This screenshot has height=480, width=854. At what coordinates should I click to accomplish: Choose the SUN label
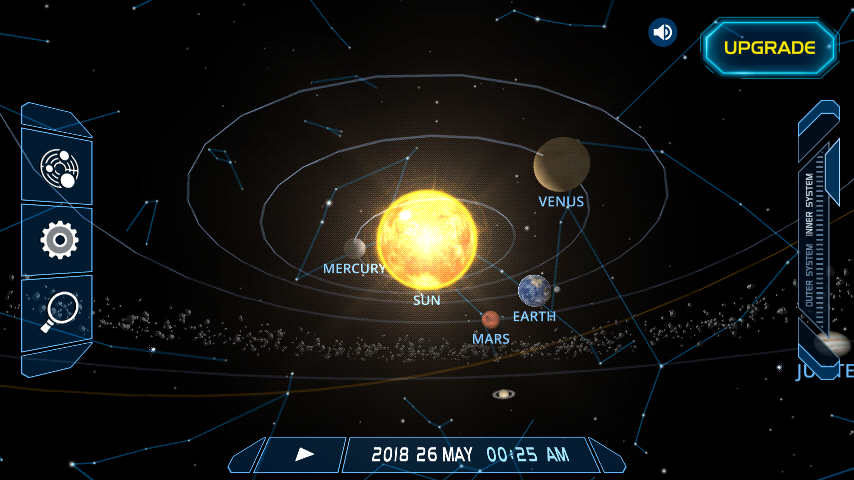(x=427, y=299)
